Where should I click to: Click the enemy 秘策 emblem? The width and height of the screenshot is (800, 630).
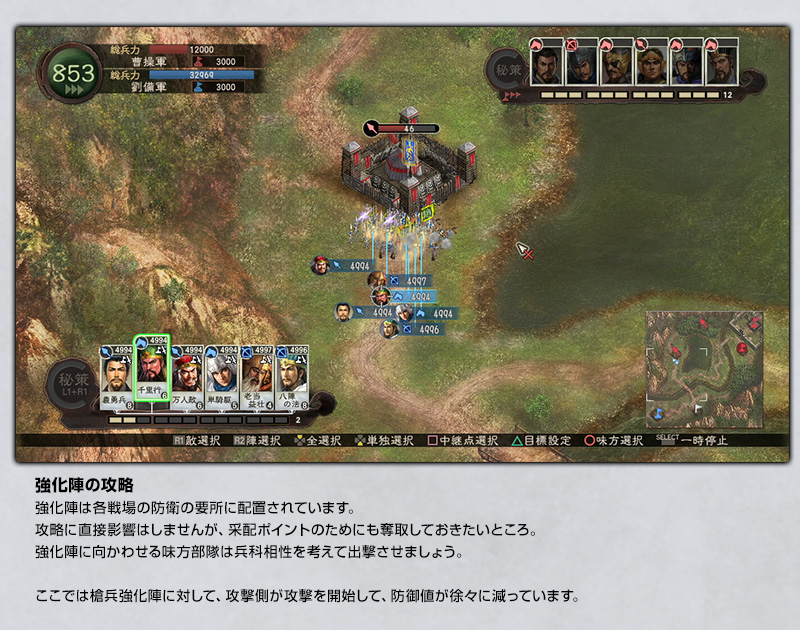point(504,70)
